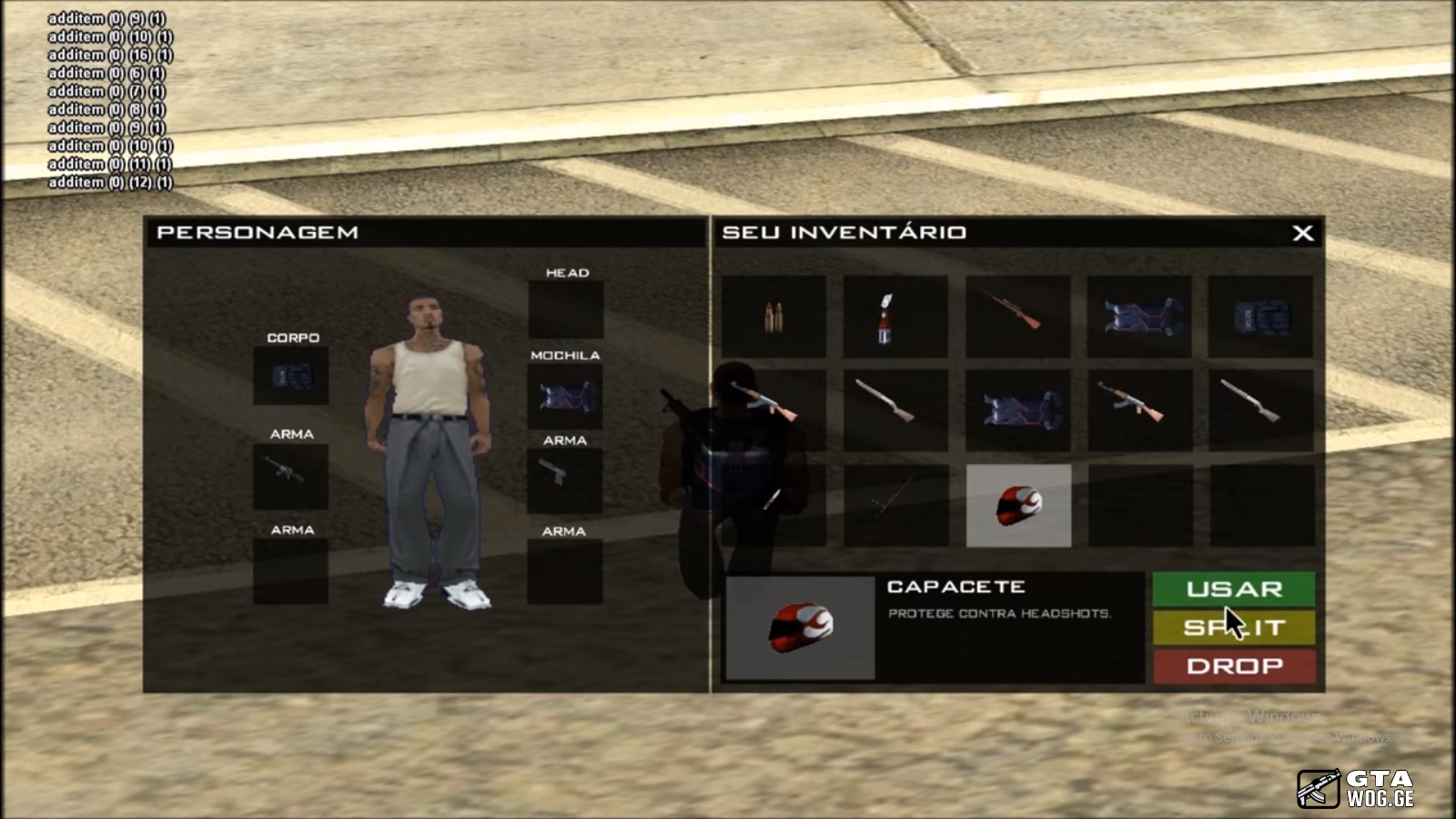Viewport: 1456px width, 819px height.
Task: Choose the Molotov cocktail slot
Action: click(895, 317)
